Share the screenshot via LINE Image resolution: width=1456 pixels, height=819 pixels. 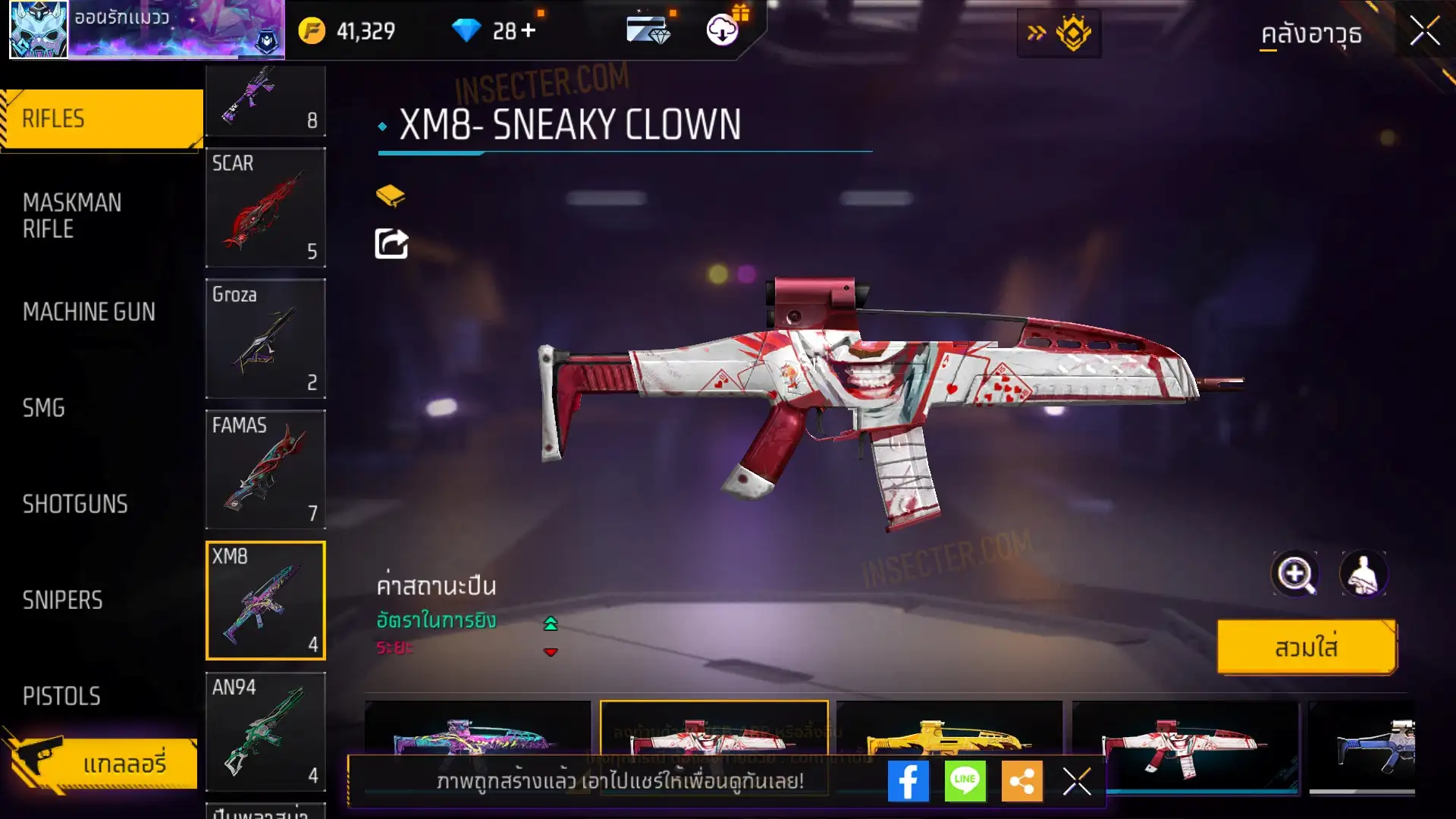tap(965, 781)
